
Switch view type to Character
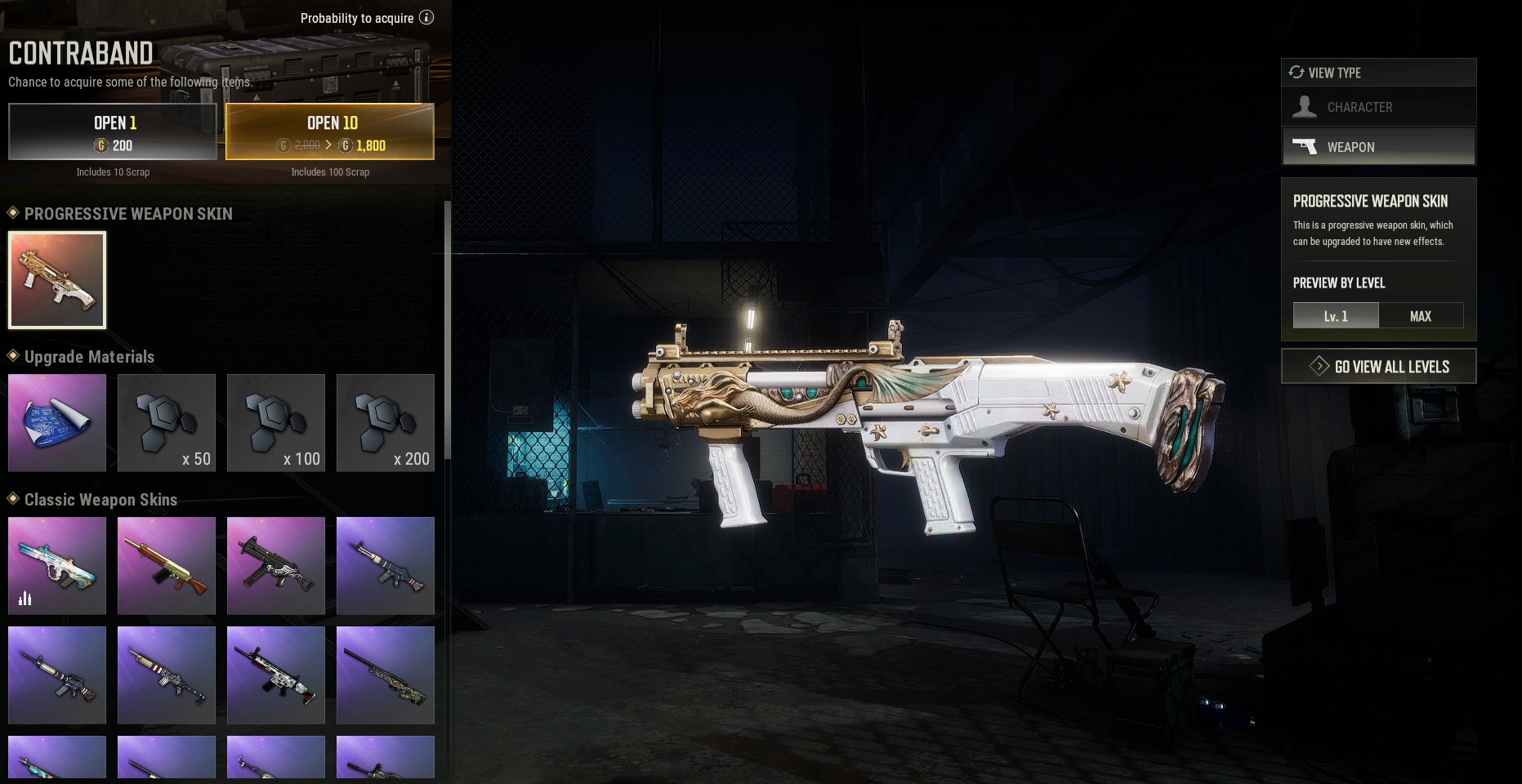click(1378, 107)
